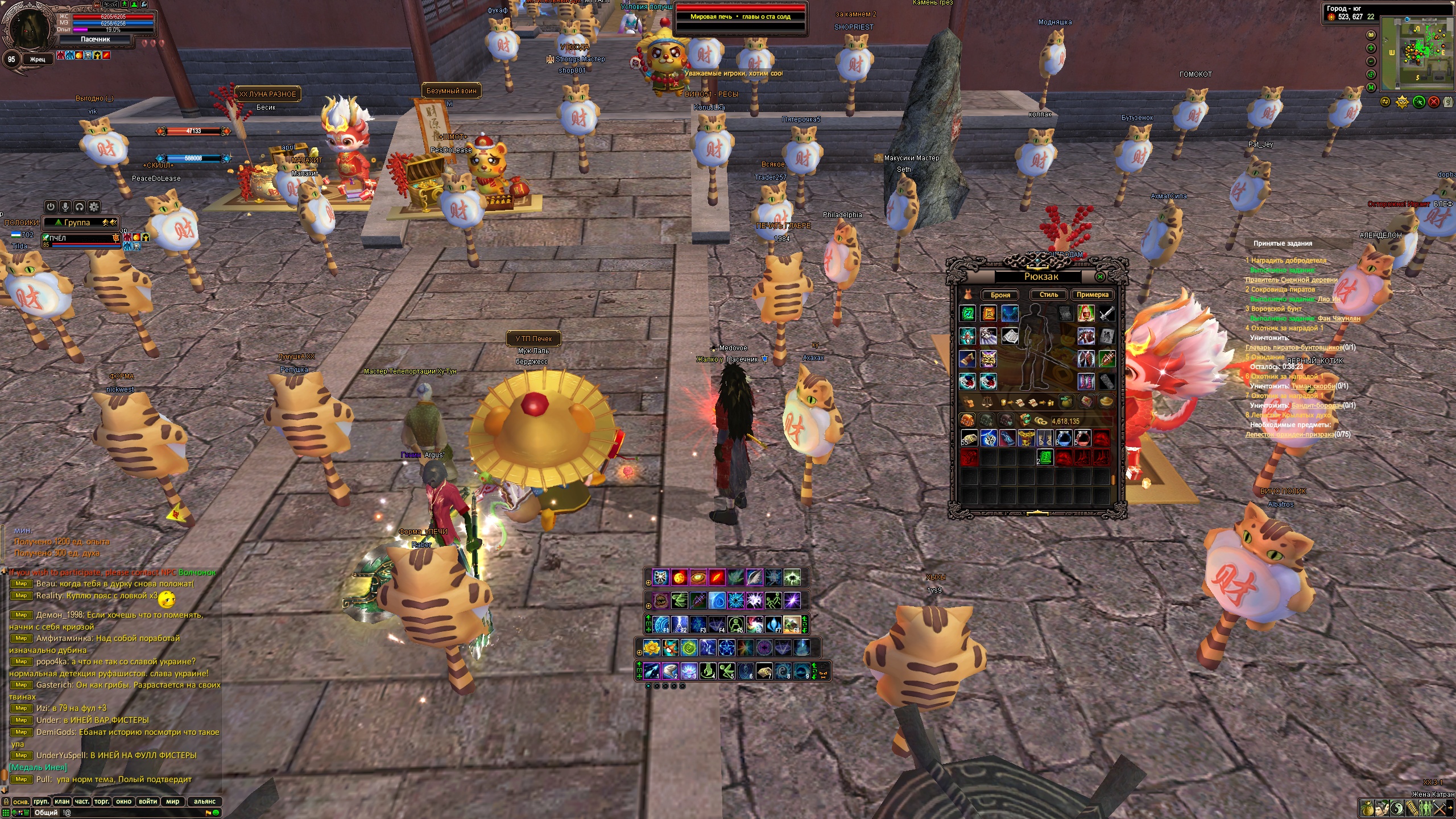This screenshot has height=819, width=1456.
Task: Select the pink boots equipment slot
Action: (x=1086, y=381)
